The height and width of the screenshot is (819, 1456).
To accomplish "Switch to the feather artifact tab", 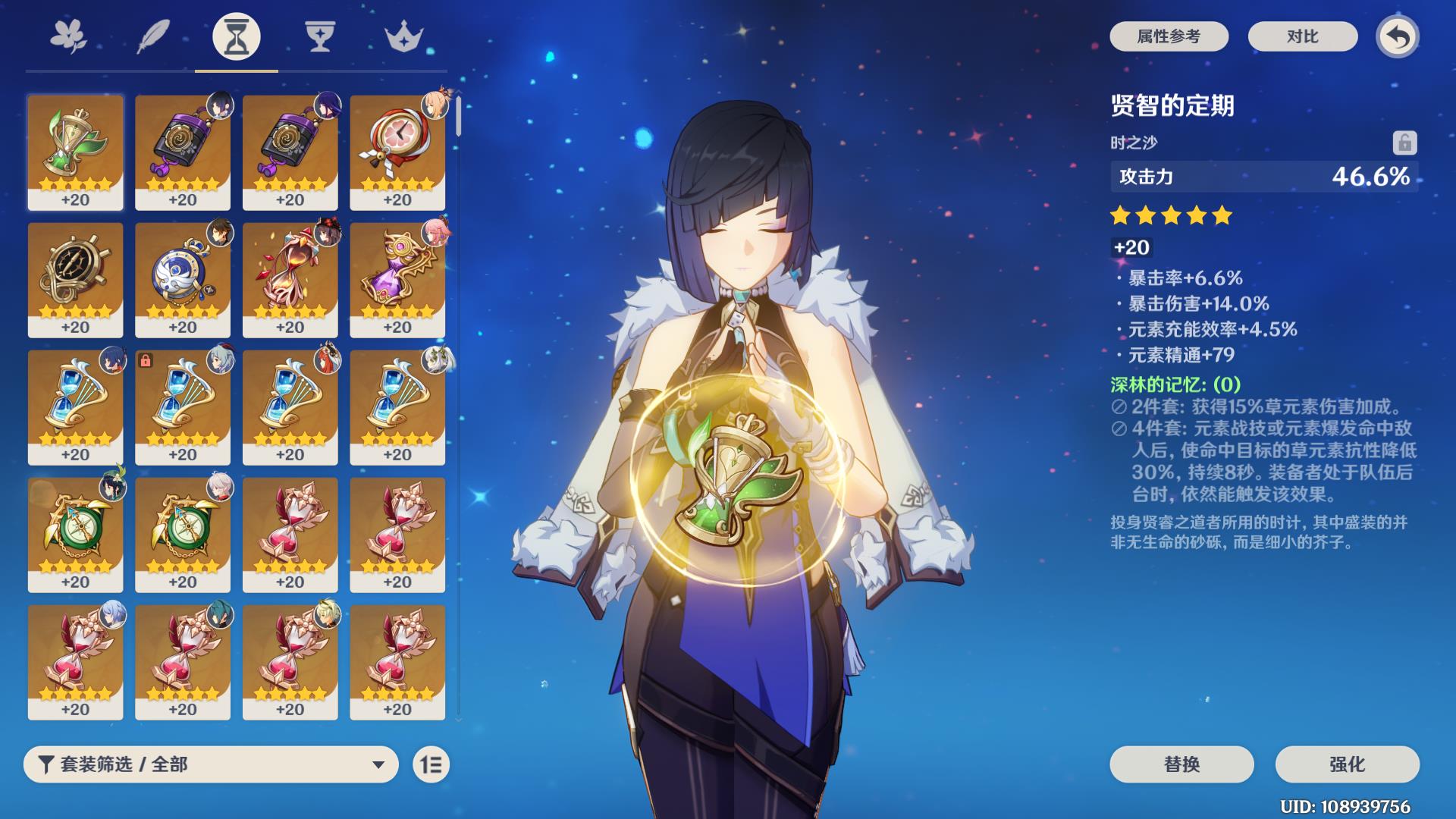I will pos(152,36).
